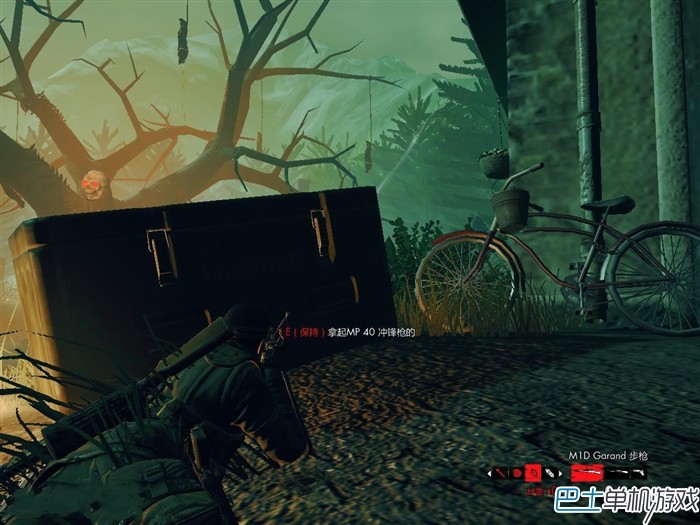700x525 pixels.
Task: Click the left arrow of item selector
Action: click(x=489, y=474)
